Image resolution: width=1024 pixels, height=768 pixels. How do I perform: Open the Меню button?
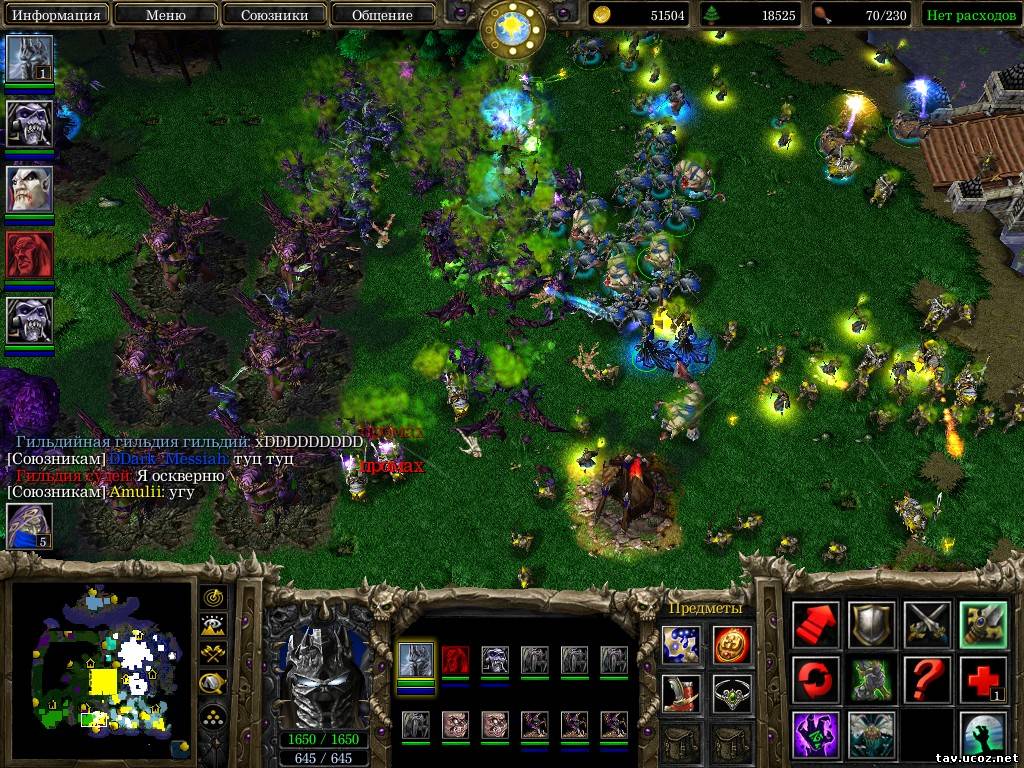coord(165,15)
